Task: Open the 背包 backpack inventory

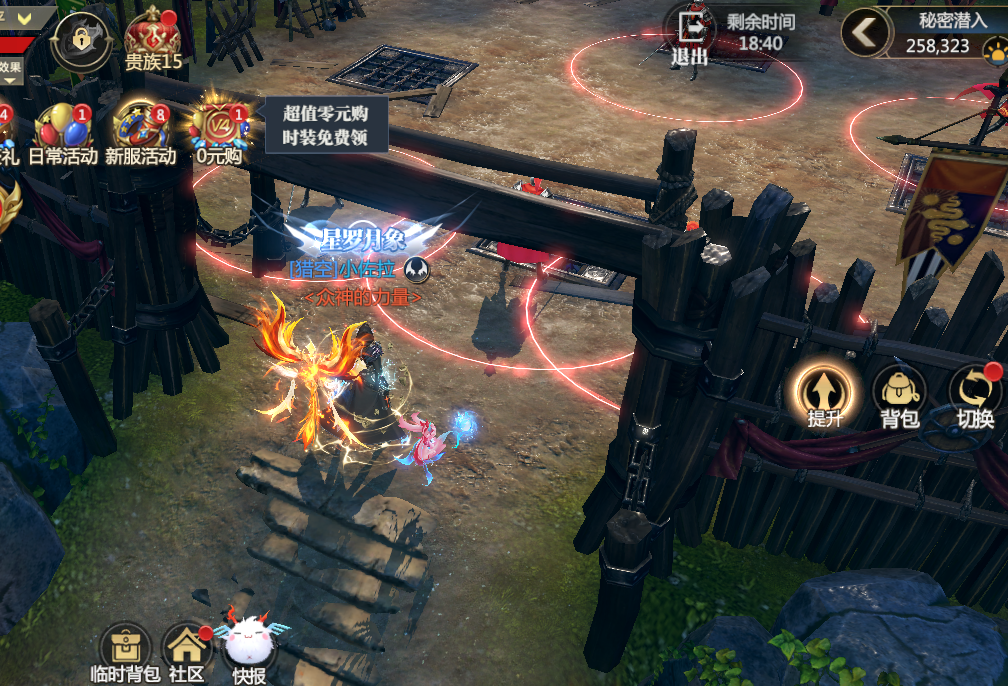Action: coord(899,395)
